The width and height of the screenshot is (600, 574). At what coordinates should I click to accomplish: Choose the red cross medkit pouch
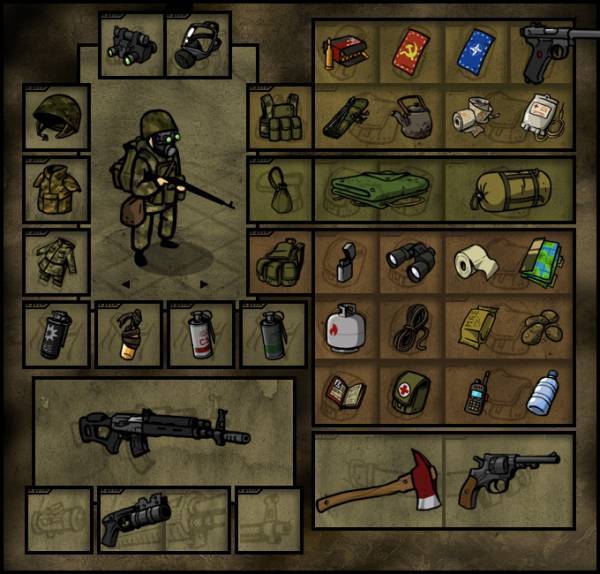pos(410,393)
